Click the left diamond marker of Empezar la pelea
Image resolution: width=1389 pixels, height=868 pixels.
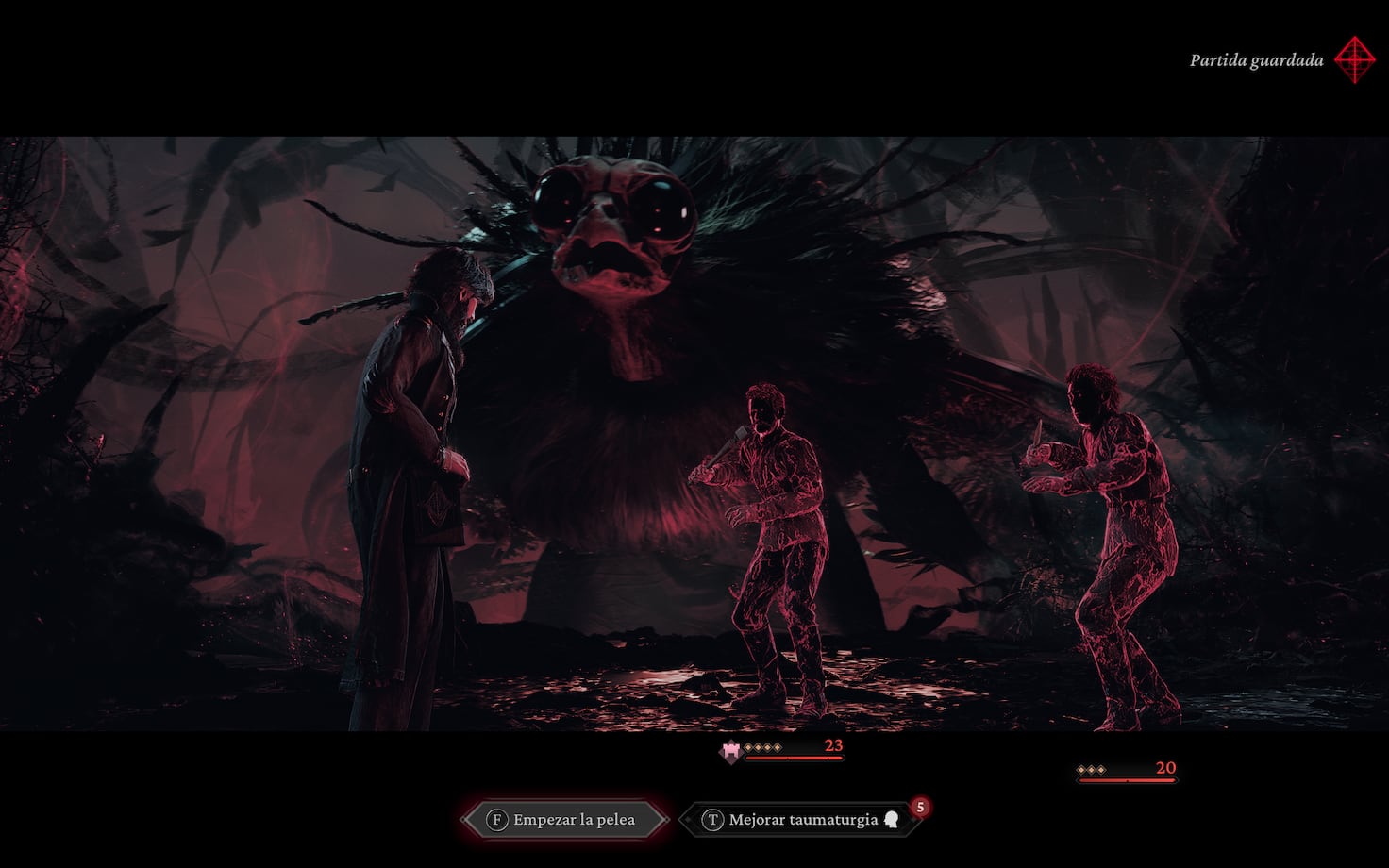pyautogui.click(x=464, y=817)
